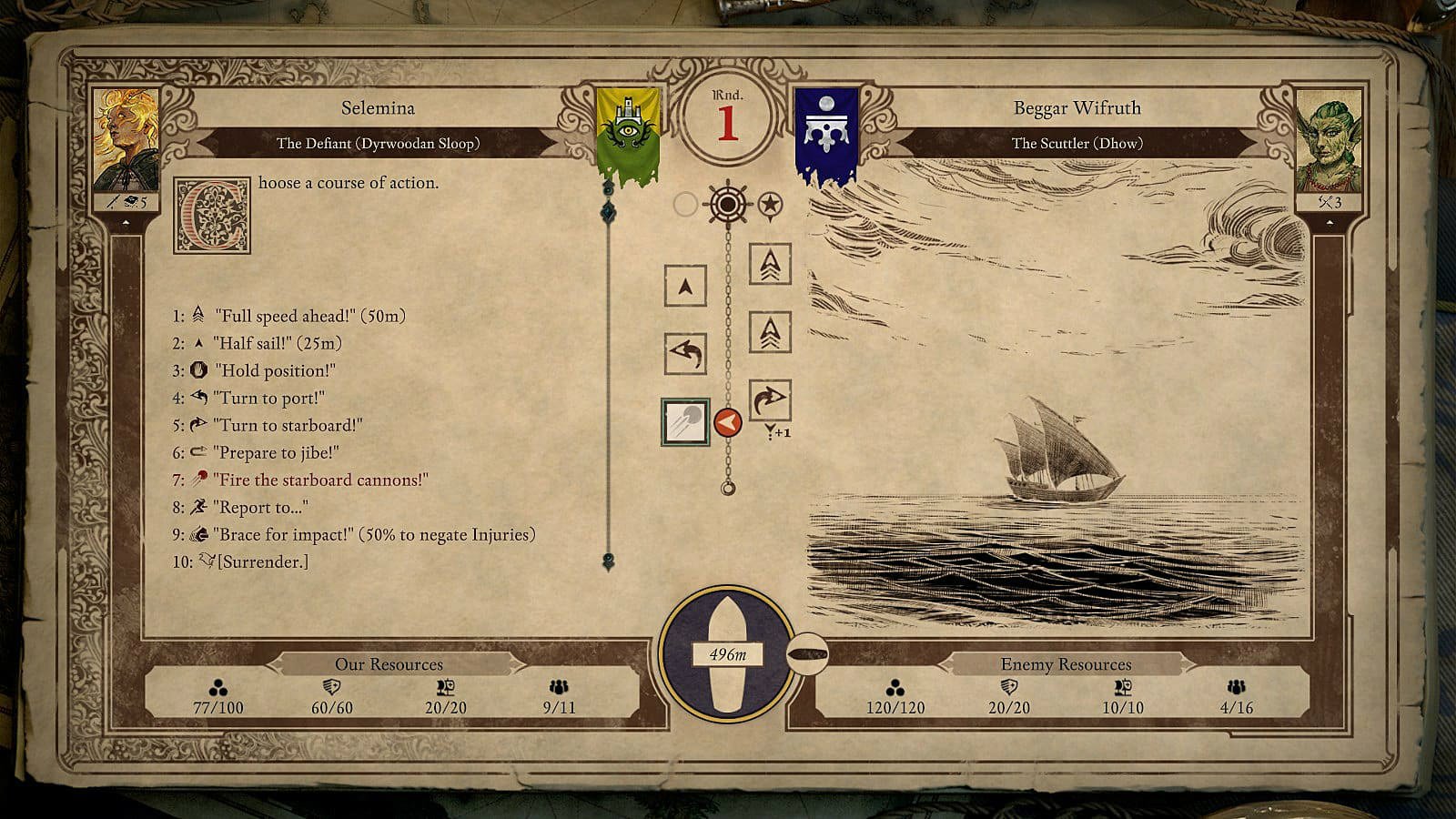Click the star icon beside the ship's wheel
The width and height of the screenshot is (1456, 819).
[x=770, y=205]
